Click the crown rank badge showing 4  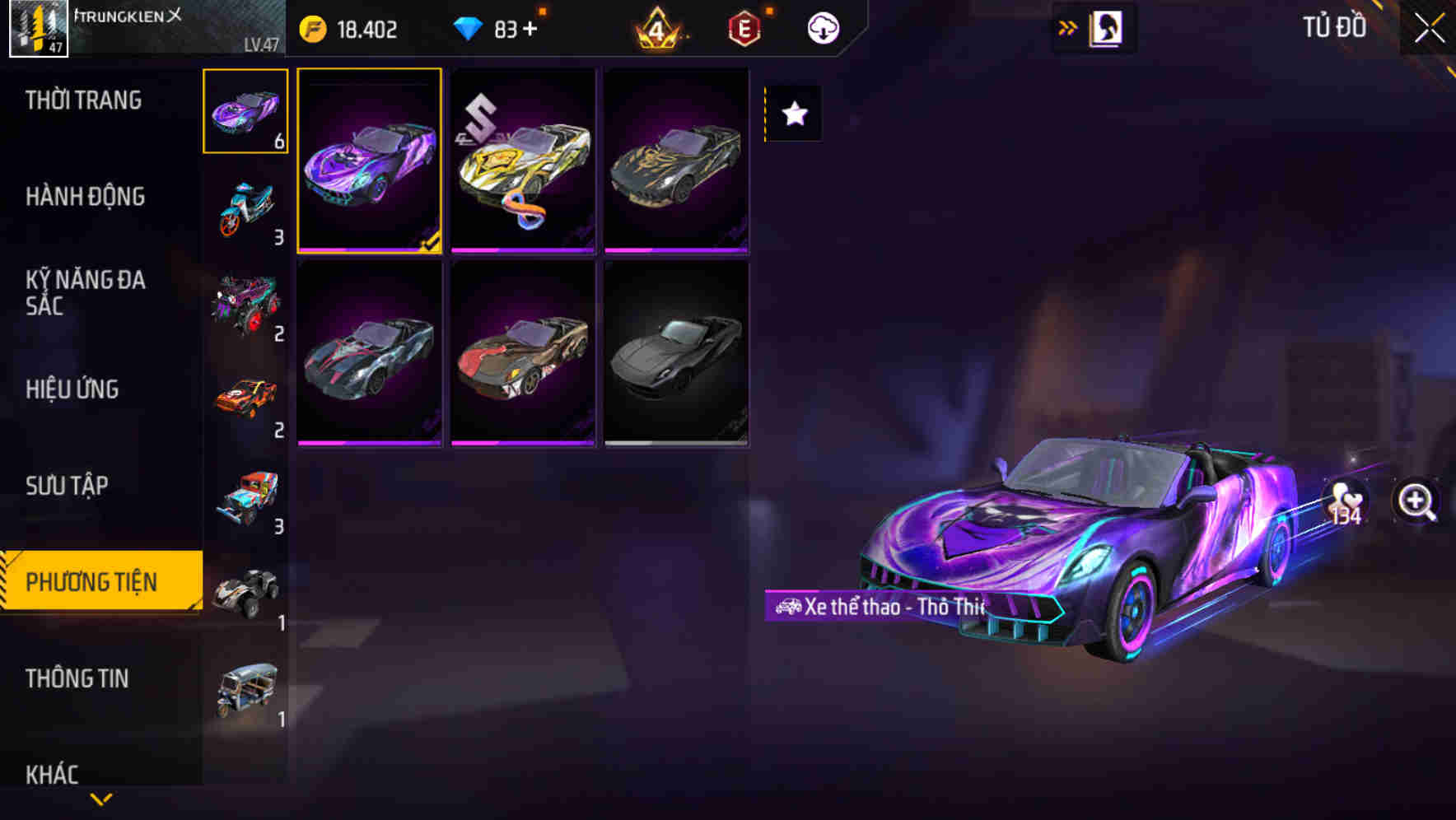655,27
